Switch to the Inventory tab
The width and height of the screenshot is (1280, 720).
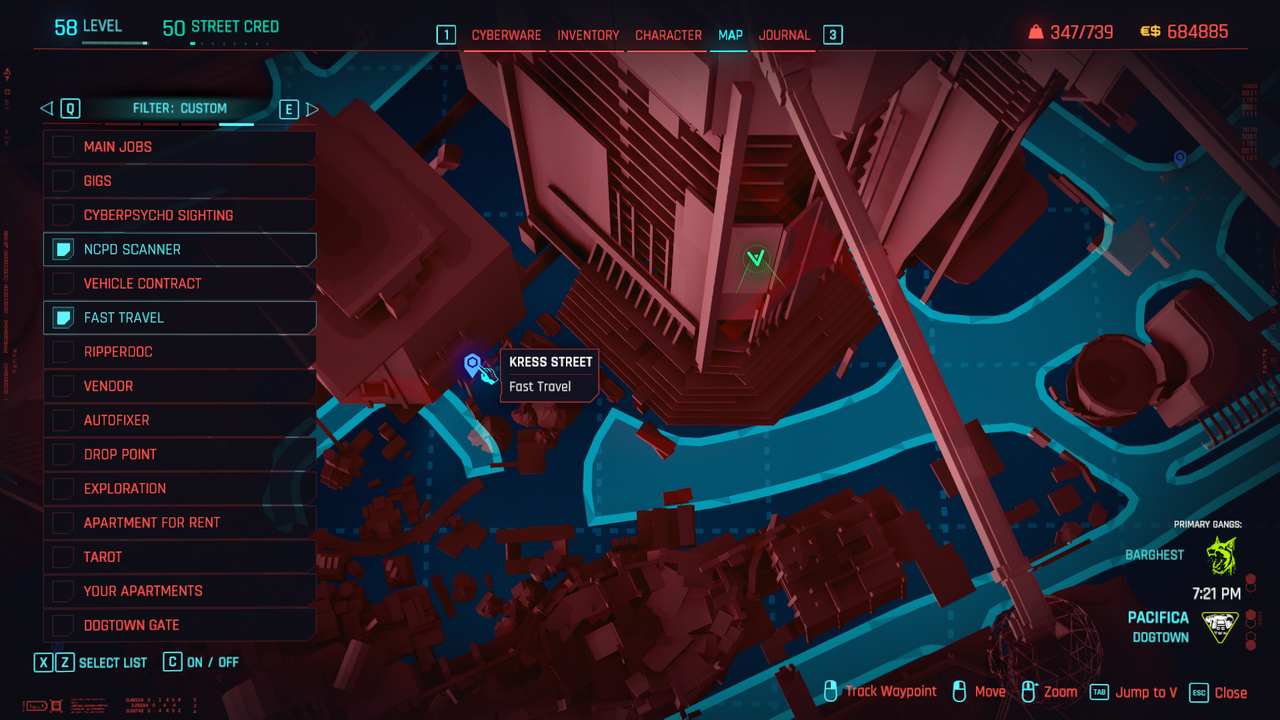[x=588, y=35]
